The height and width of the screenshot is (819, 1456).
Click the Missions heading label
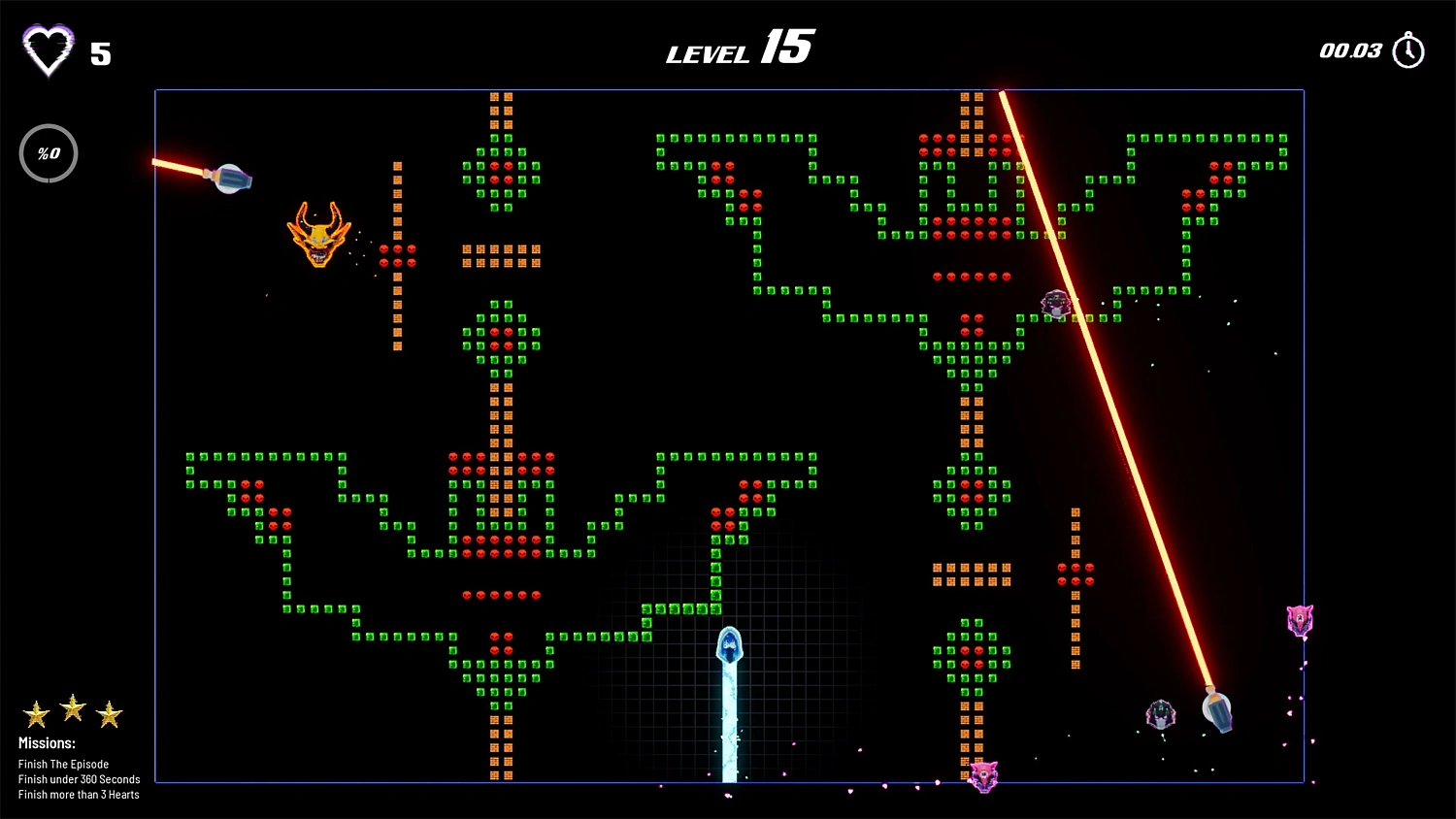tap(47, 742)
